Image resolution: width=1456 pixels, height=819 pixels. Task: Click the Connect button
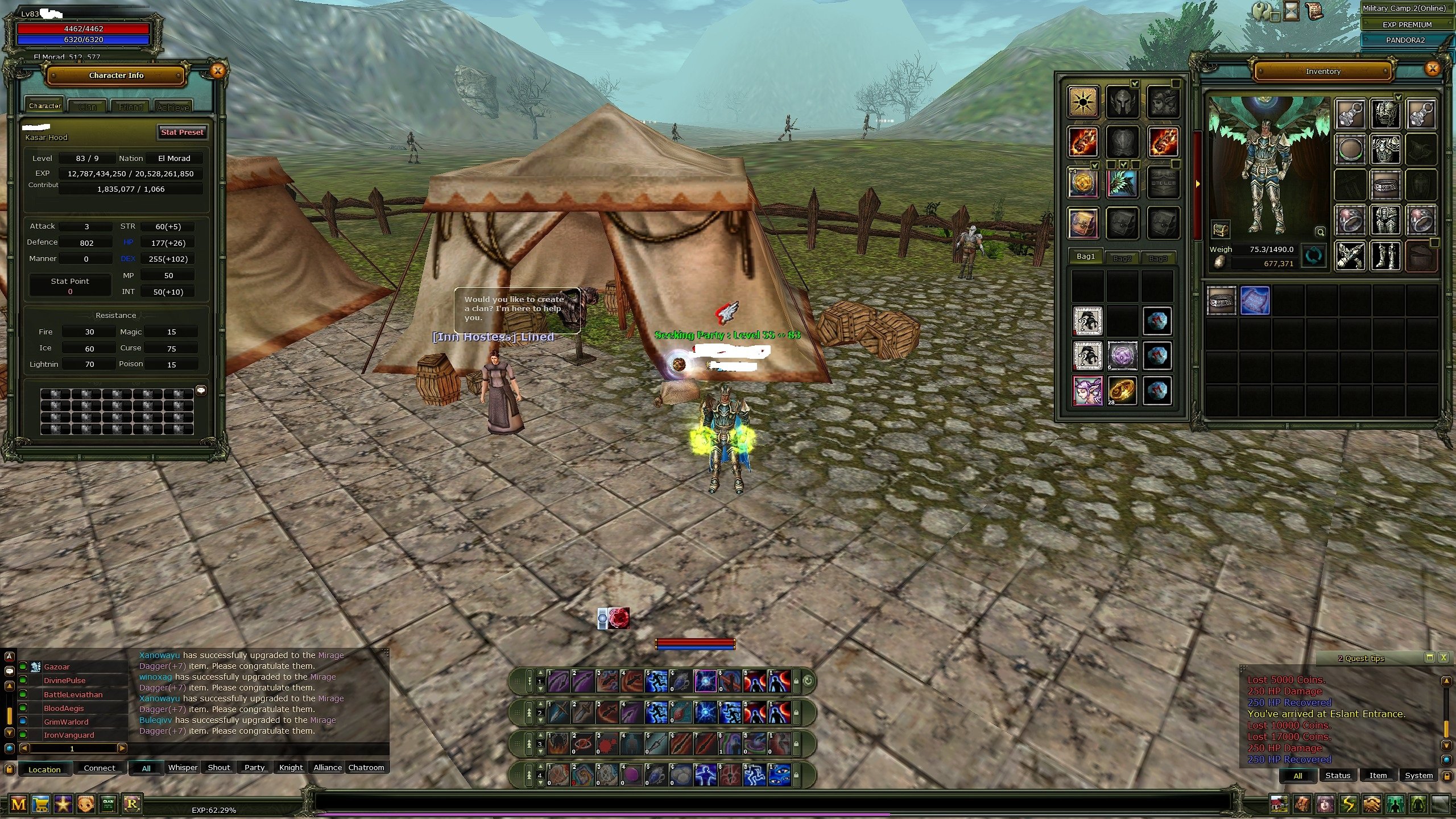coord(100,768)
